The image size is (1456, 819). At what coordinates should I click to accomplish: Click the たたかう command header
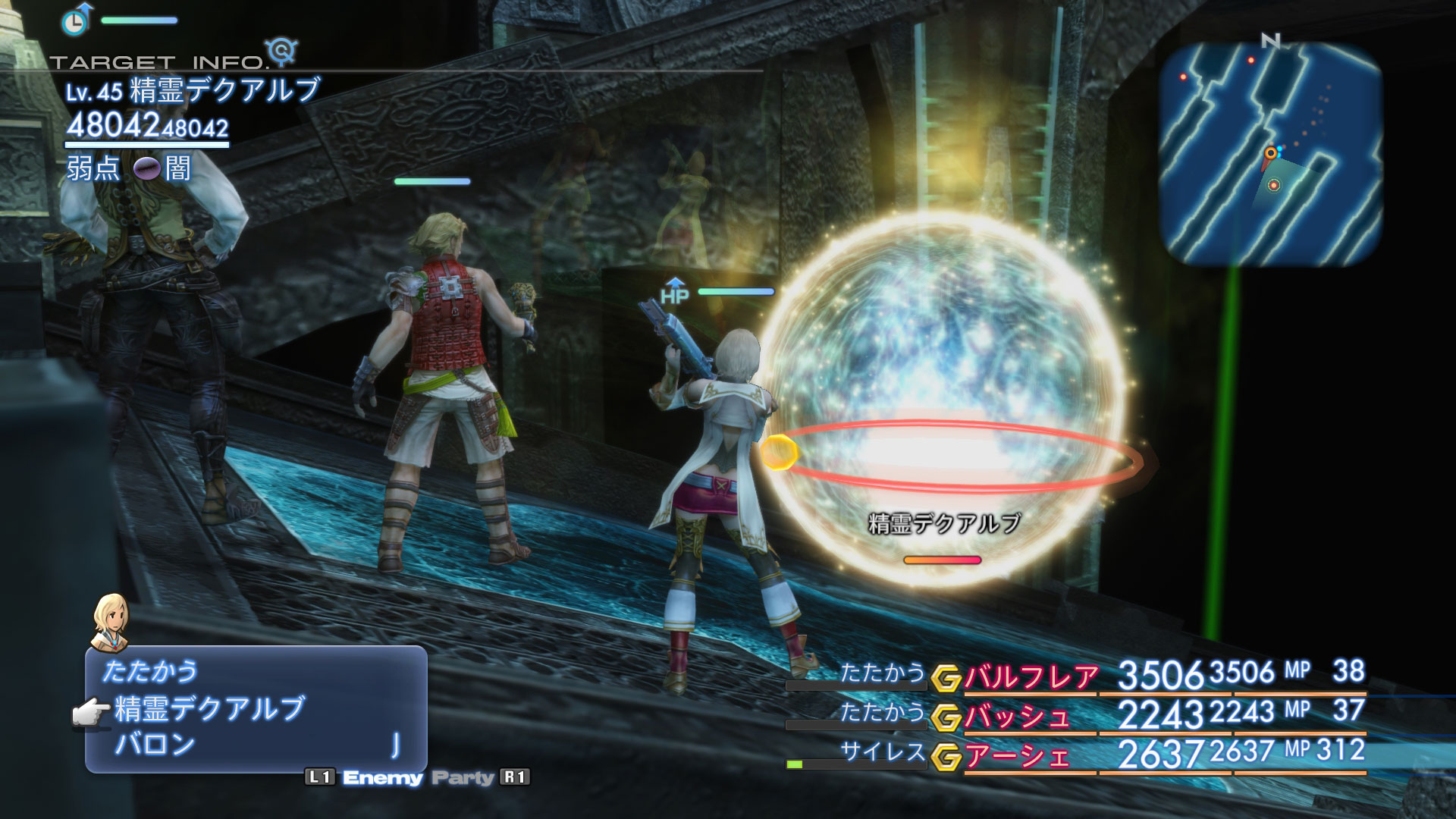150,671
